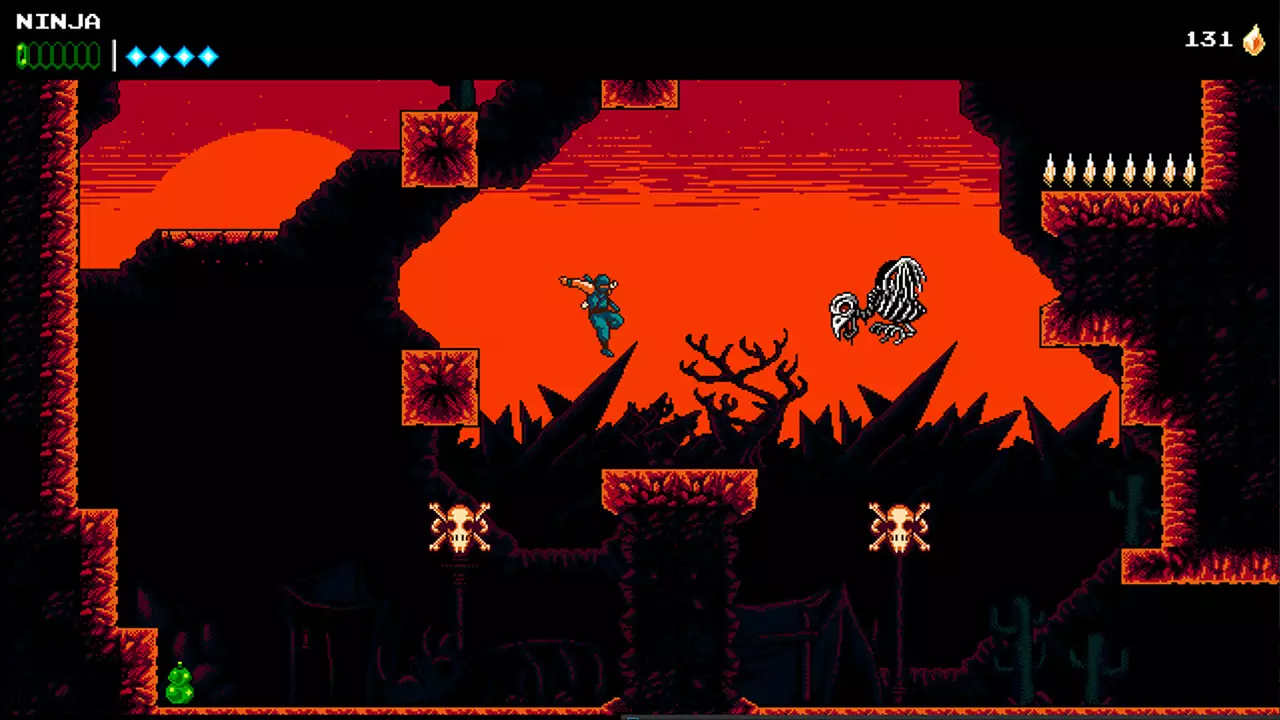1280x720 pixels.
Task: Toggle the filled green health segment
Action: coord(22,57)
